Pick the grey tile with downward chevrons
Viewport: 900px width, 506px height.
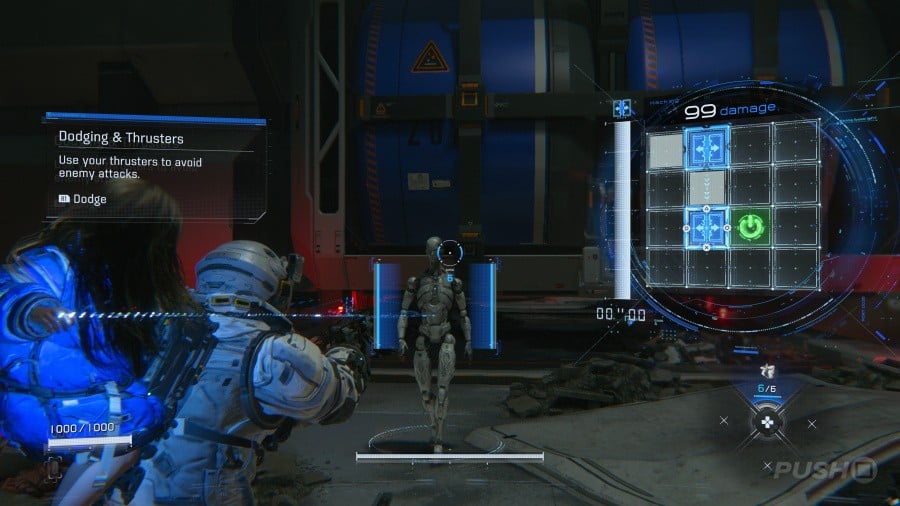(707, 187)
